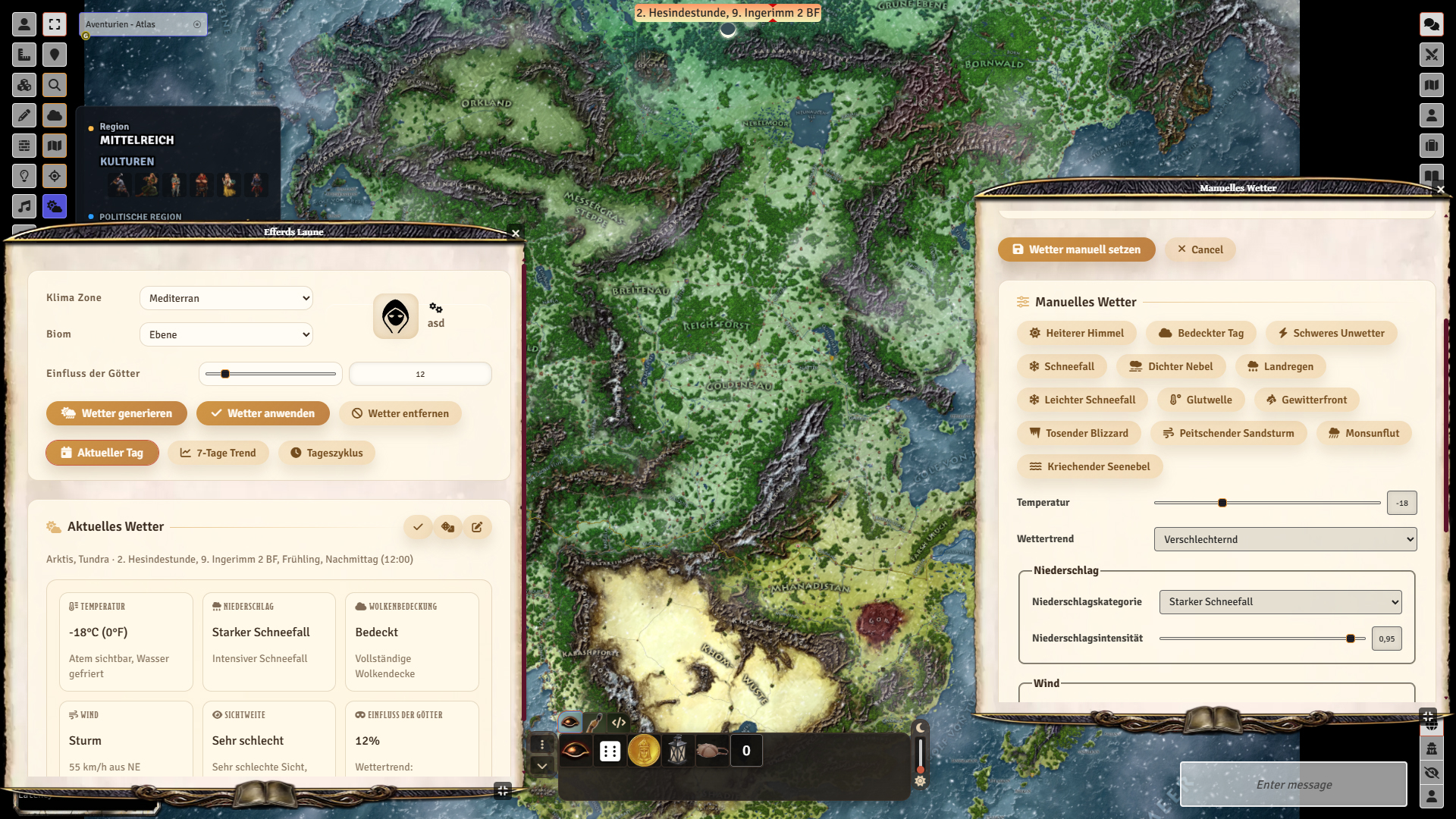1456x819 pixels.
Task: Select the Kriechender Seenebel preset
Action: (x=1090, y=466)
